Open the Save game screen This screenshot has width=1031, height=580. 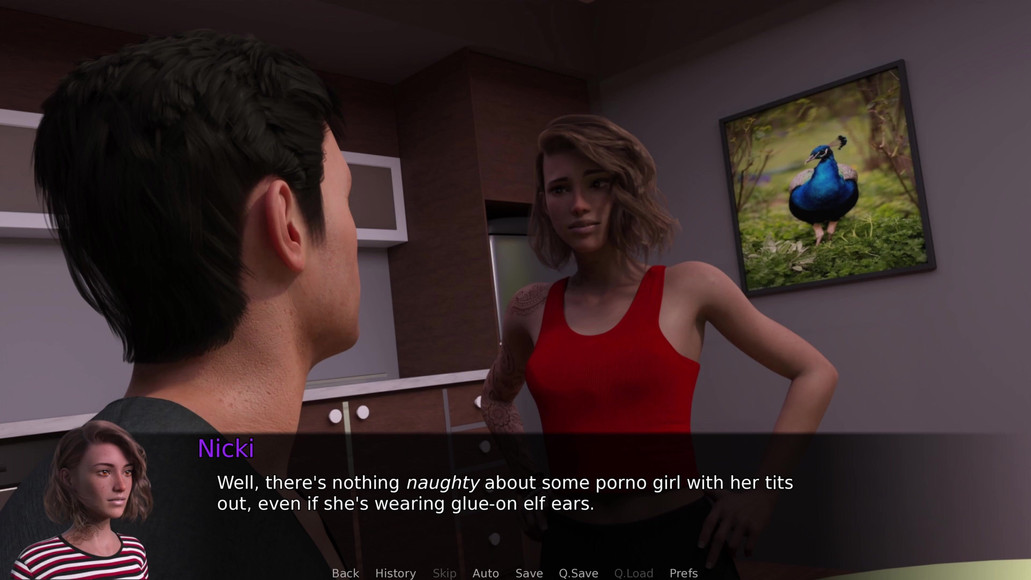(x=529, y=573)
